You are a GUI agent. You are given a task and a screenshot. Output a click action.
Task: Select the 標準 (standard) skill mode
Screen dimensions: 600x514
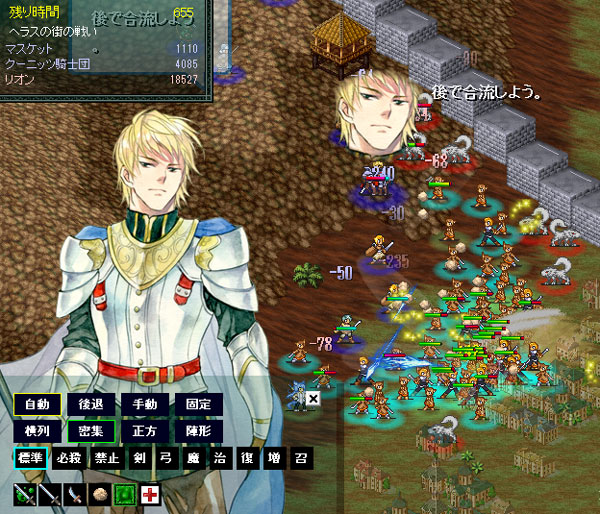pos(30,459)
